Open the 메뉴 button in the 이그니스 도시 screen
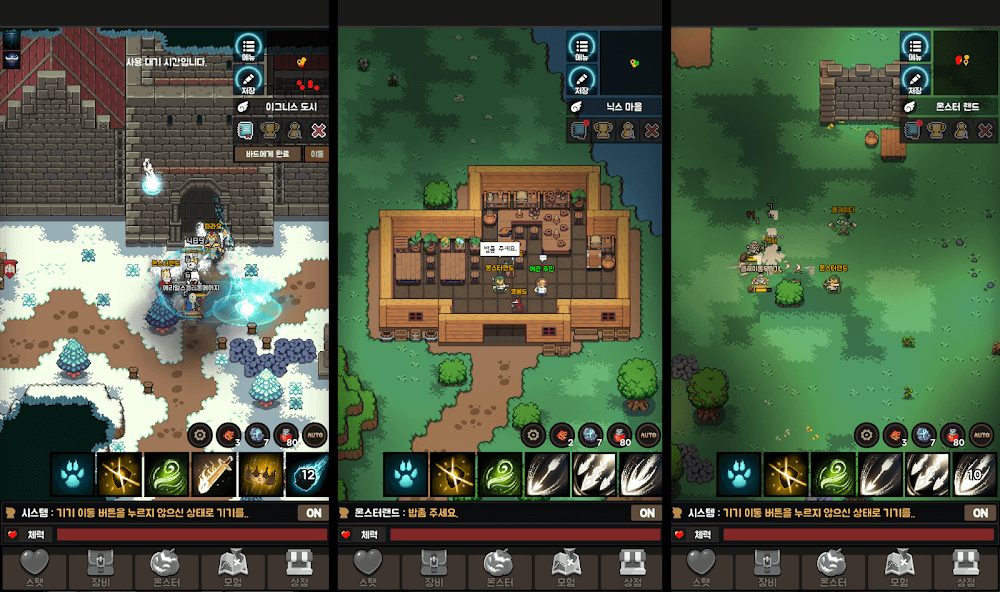The height and width of the screenshot is (592, 1000). coord(249,47)
